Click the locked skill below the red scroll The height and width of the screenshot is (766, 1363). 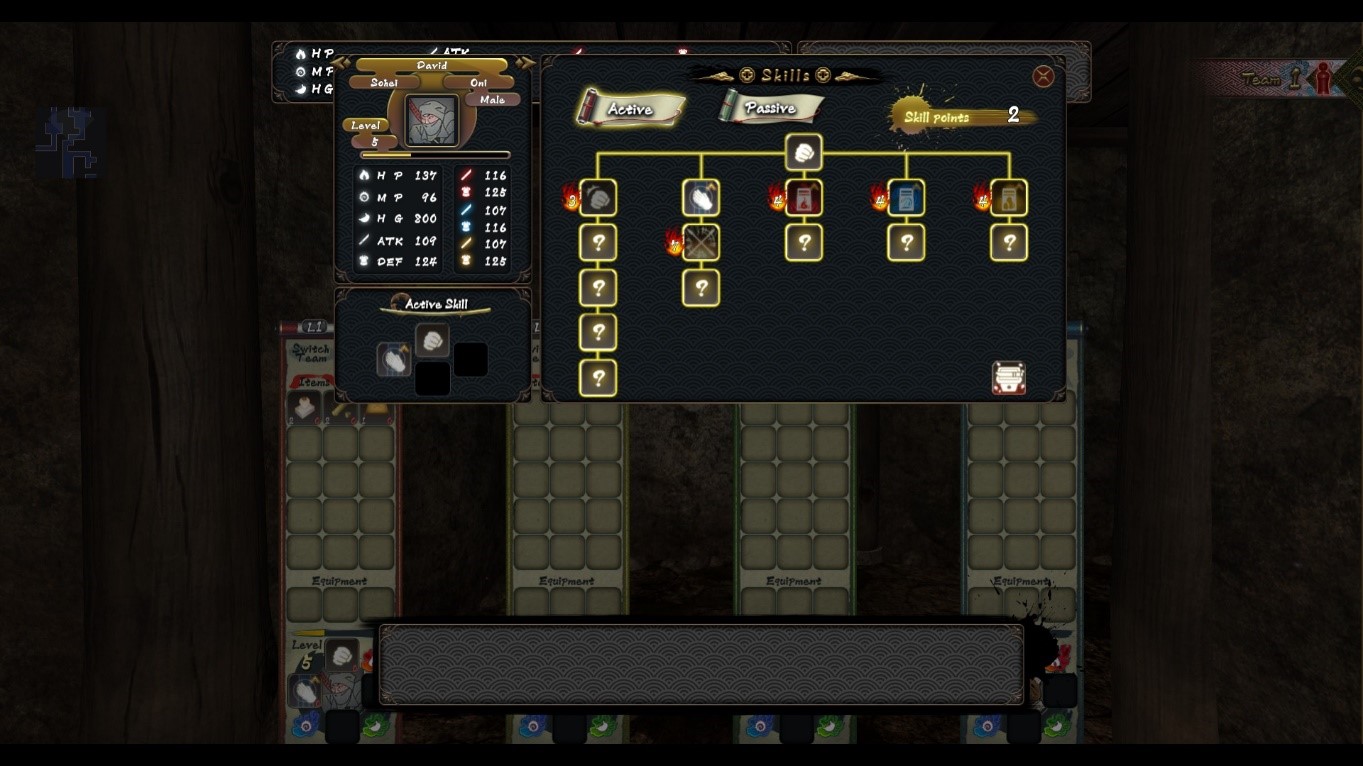point(804,243)
